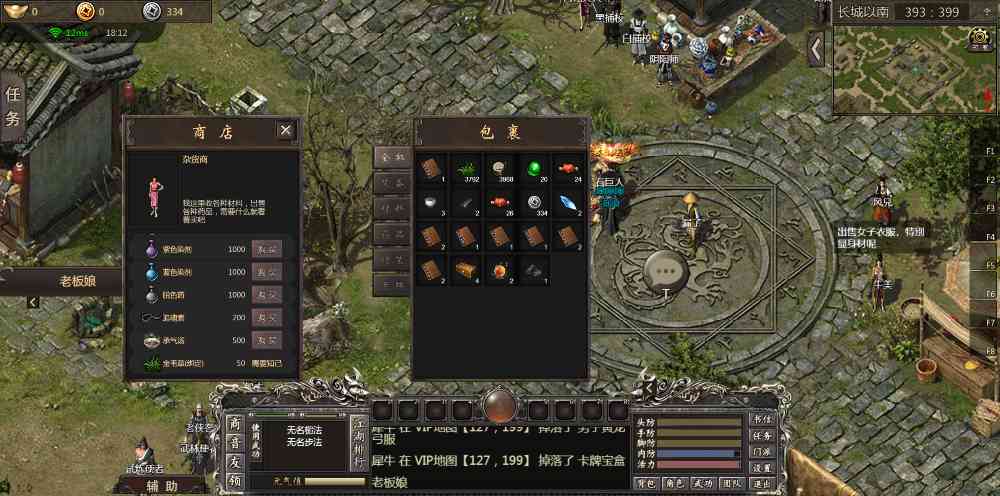Buy the purple dye
The height and width of the screenshot is (496, 1000).
pos(266,249)
